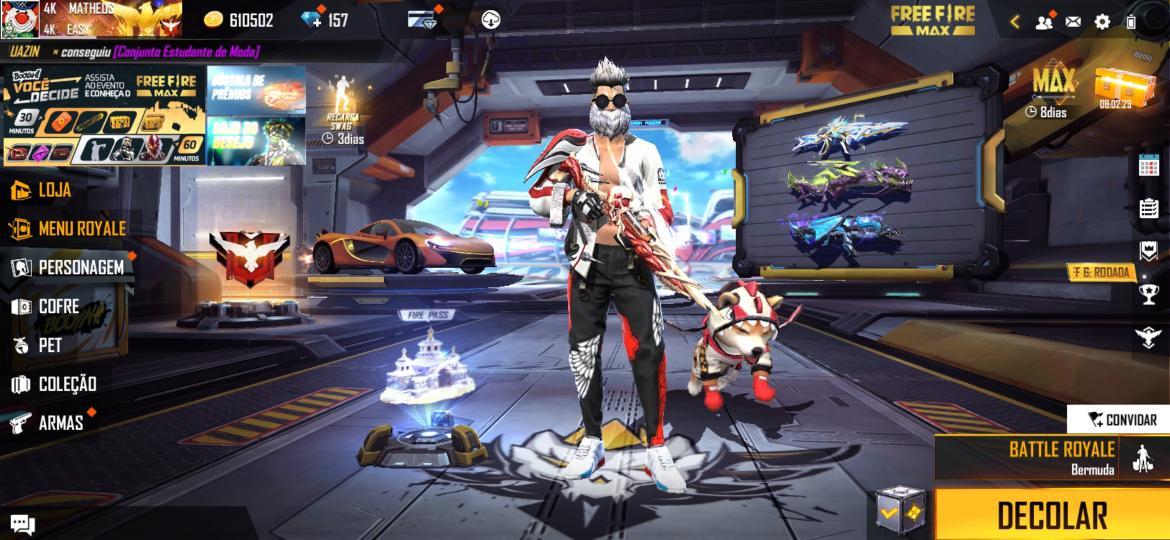This screenshot has height=540, width=1170.
Task: Invite friends with the CONVIDAR button
Action: [1118, 420]
